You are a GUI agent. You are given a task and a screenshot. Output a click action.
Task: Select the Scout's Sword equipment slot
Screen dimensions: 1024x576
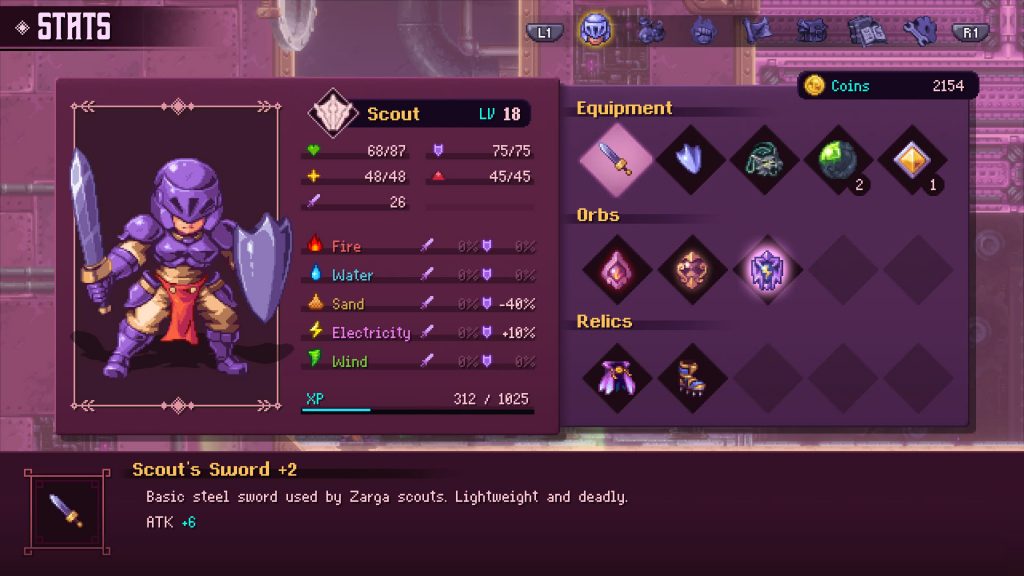615,159
